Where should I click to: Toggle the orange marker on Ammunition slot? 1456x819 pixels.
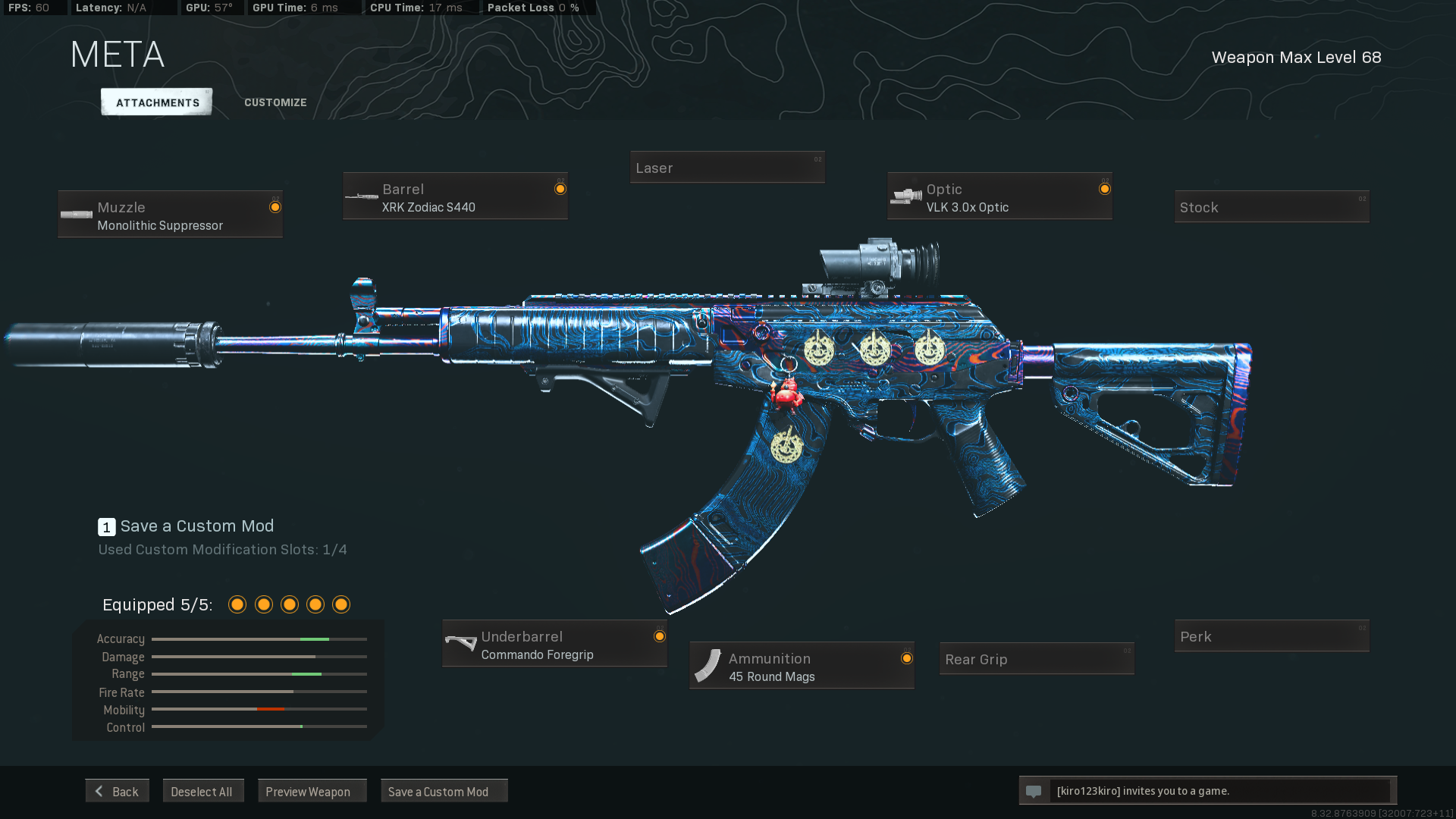(x=905, y=657)
